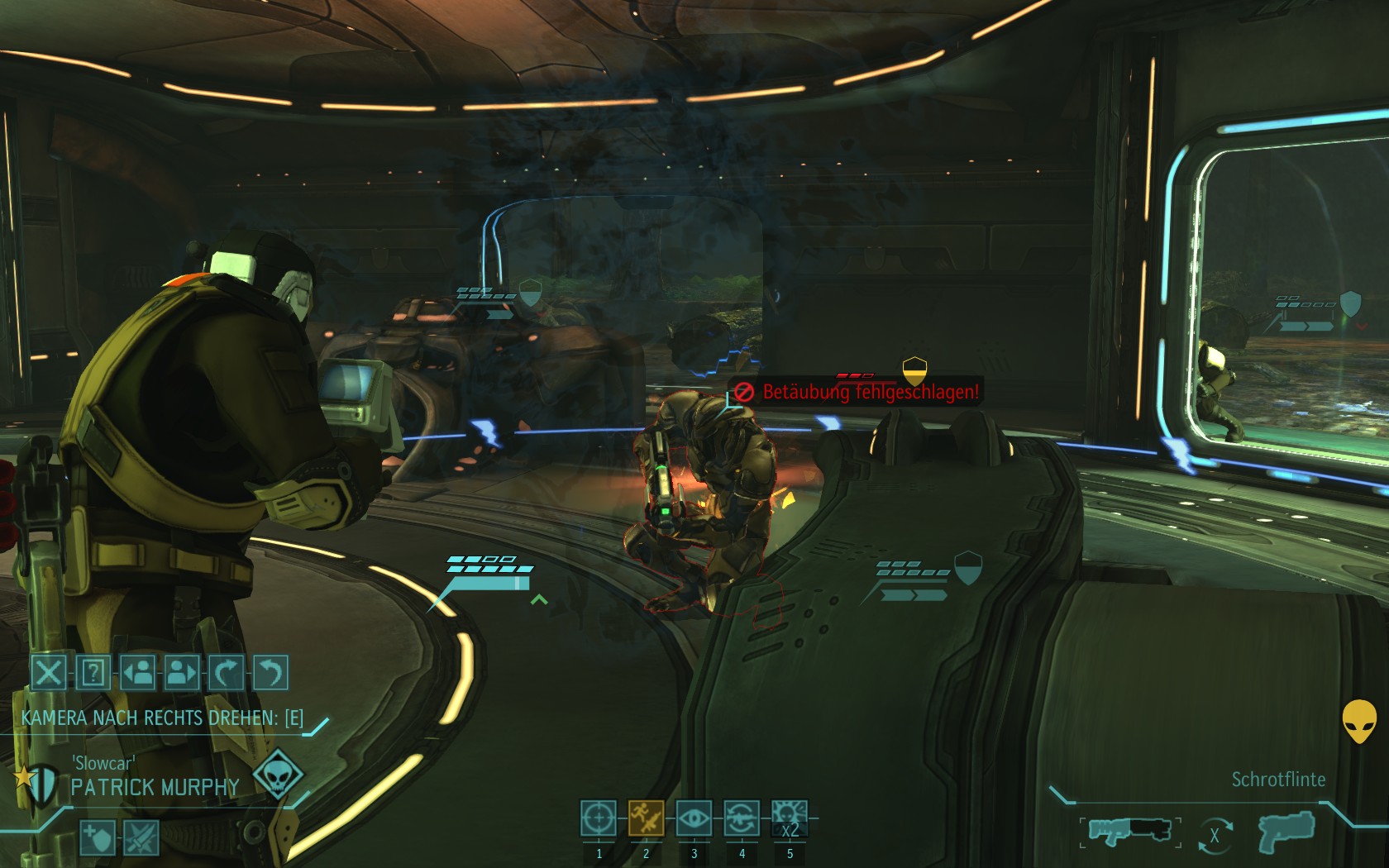Click the X end-turn button

tap(48, 672)
